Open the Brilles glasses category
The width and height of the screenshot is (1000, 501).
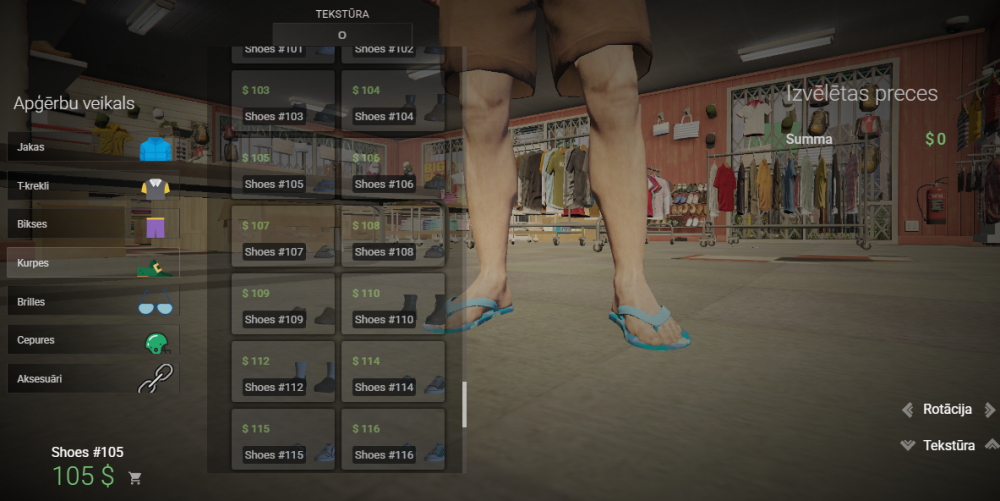93,301
